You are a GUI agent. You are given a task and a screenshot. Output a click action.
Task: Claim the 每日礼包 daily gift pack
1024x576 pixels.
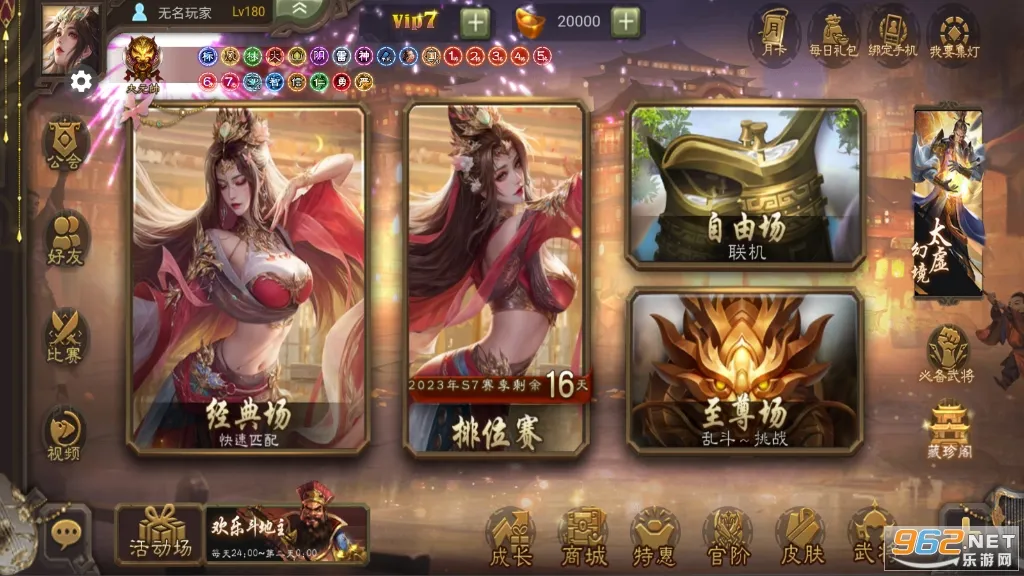tap(833, 35)
